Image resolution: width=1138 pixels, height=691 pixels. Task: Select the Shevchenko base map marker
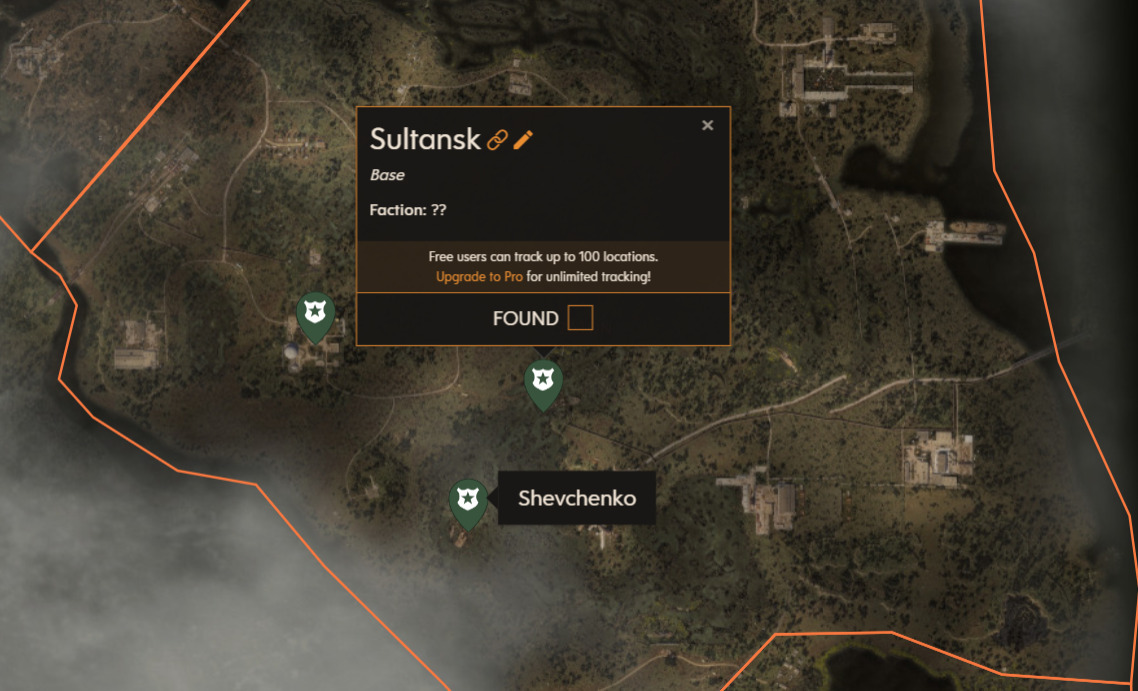(x=467, y=501)
